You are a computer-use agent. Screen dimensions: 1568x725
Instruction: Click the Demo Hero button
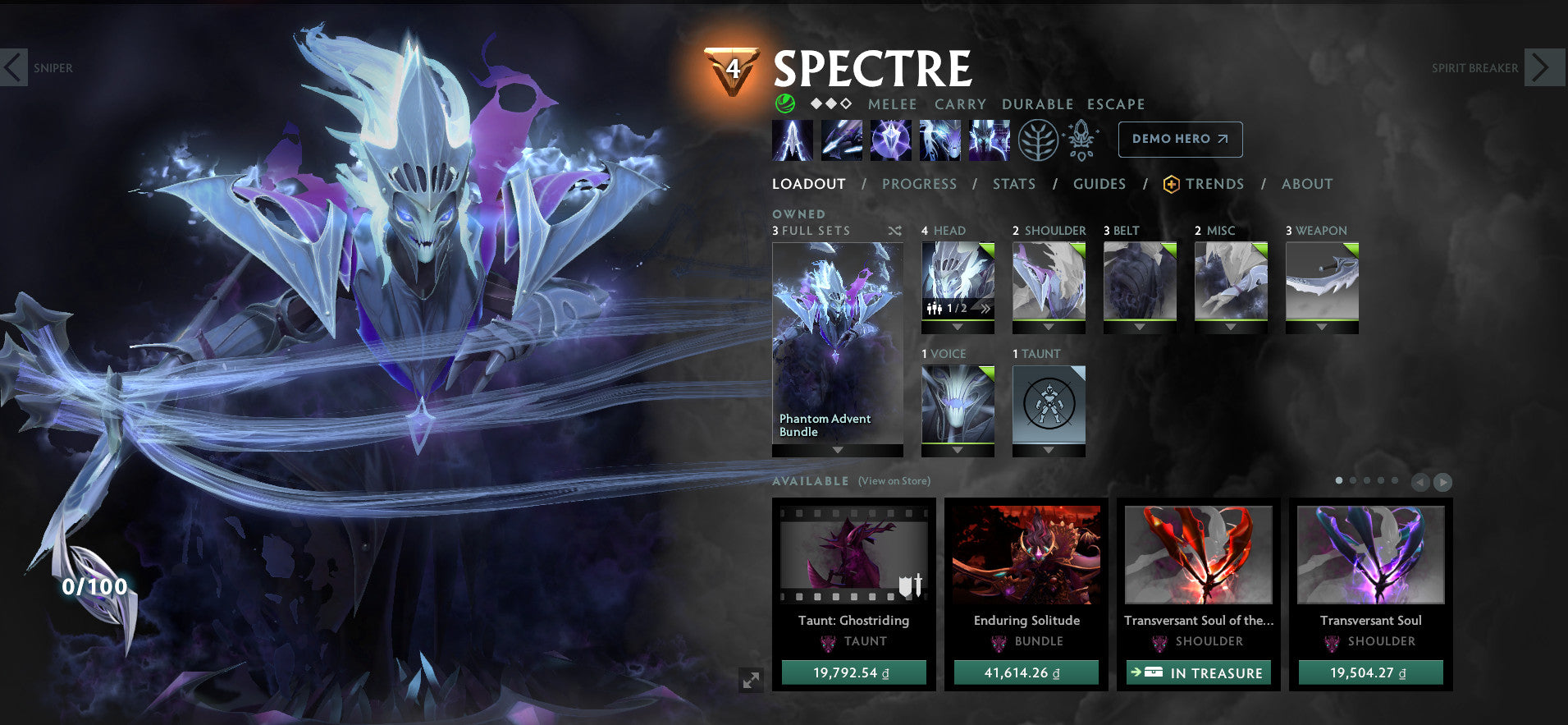click(1180, 139)
